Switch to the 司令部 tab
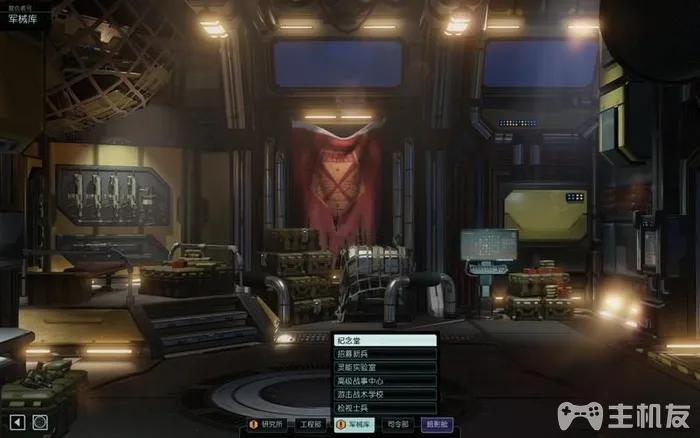This screenshot has height=438, width=700. pyautogui.click(x=399, y=424)
